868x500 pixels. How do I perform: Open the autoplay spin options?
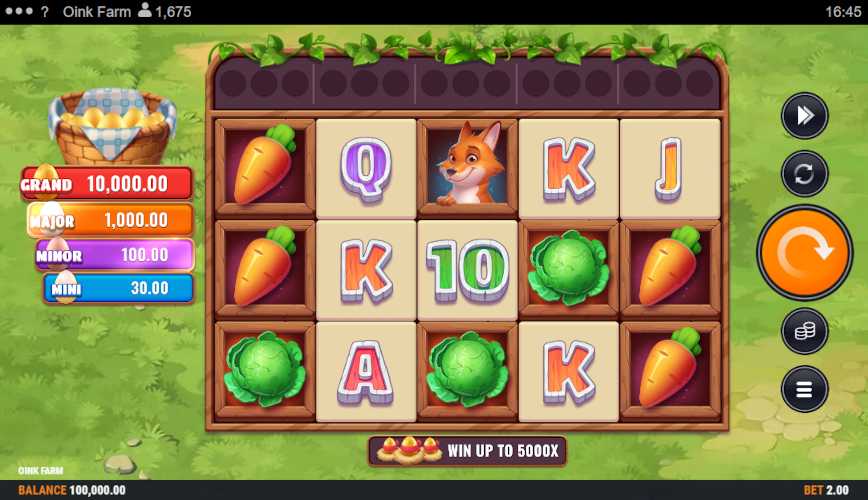point(804,173)
